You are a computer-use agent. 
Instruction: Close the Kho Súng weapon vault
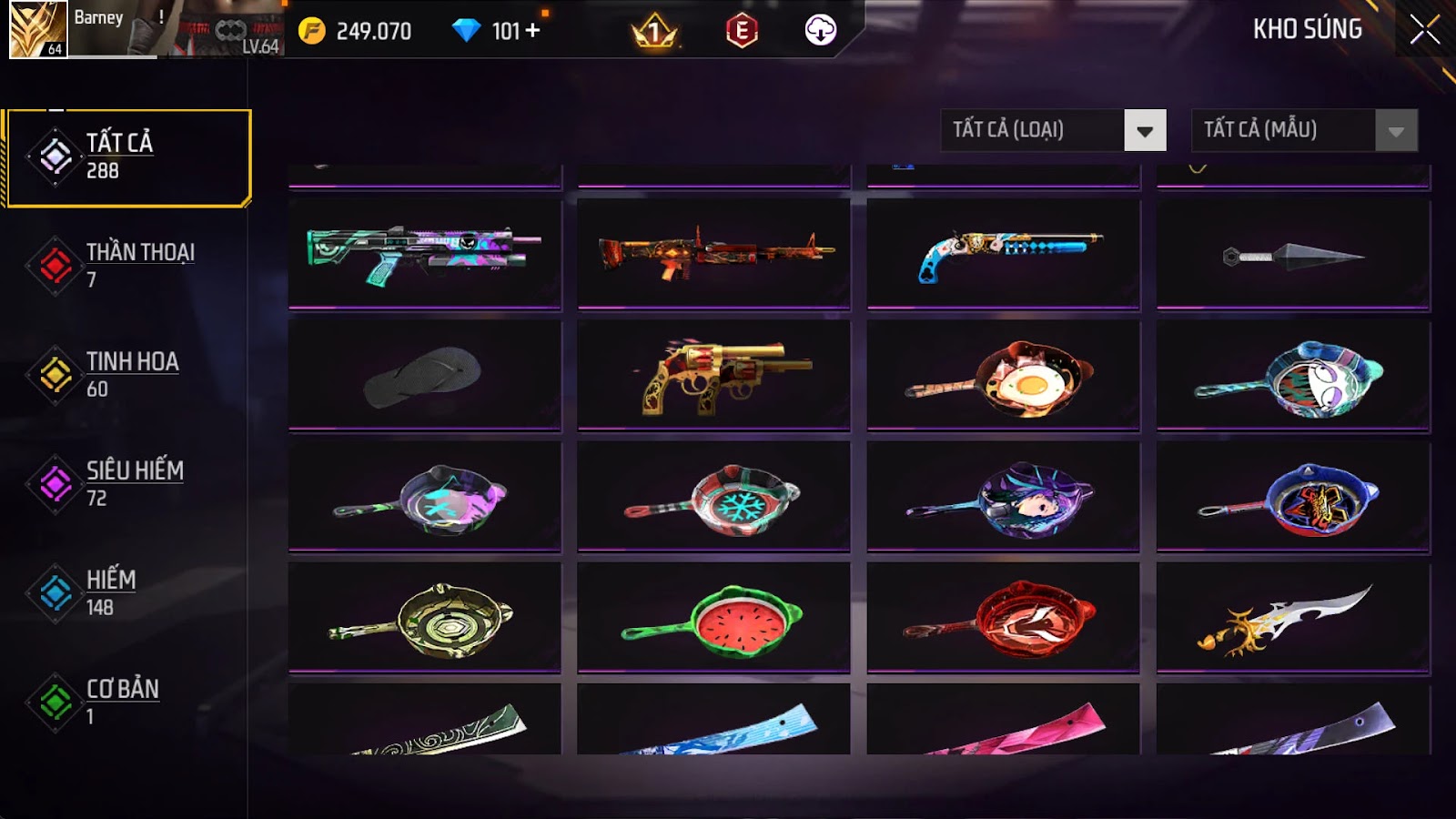pyautogui.click(x=1424, y=30)
